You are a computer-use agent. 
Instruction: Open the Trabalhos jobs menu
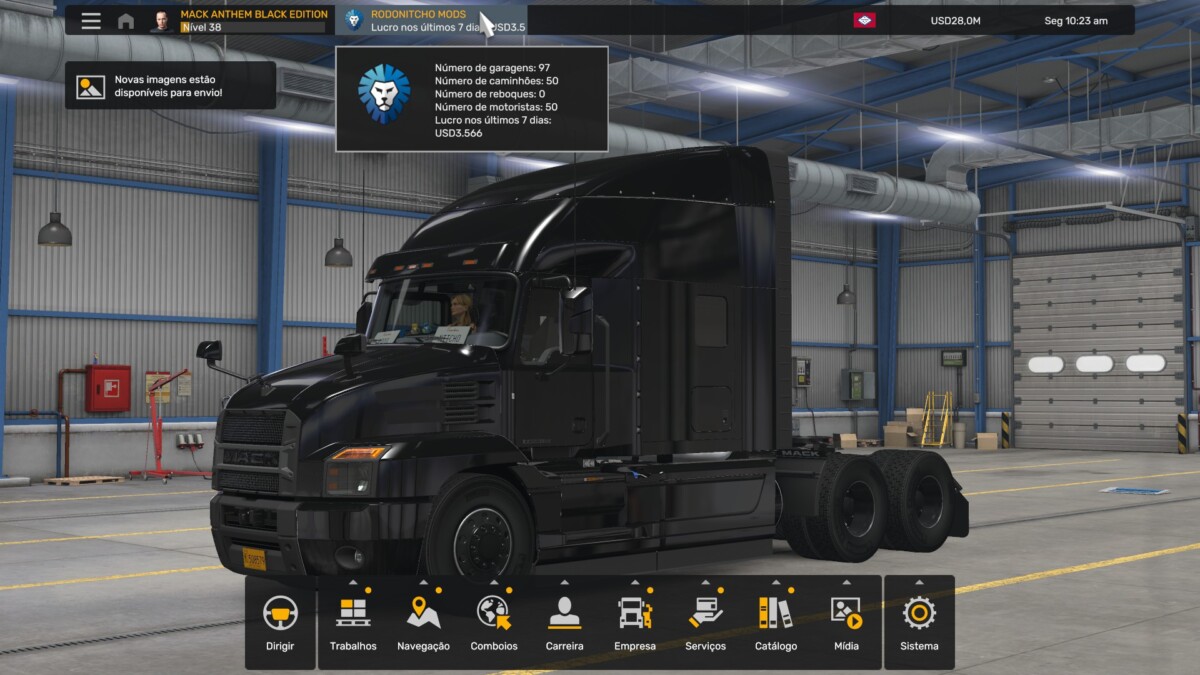(353, 622)
